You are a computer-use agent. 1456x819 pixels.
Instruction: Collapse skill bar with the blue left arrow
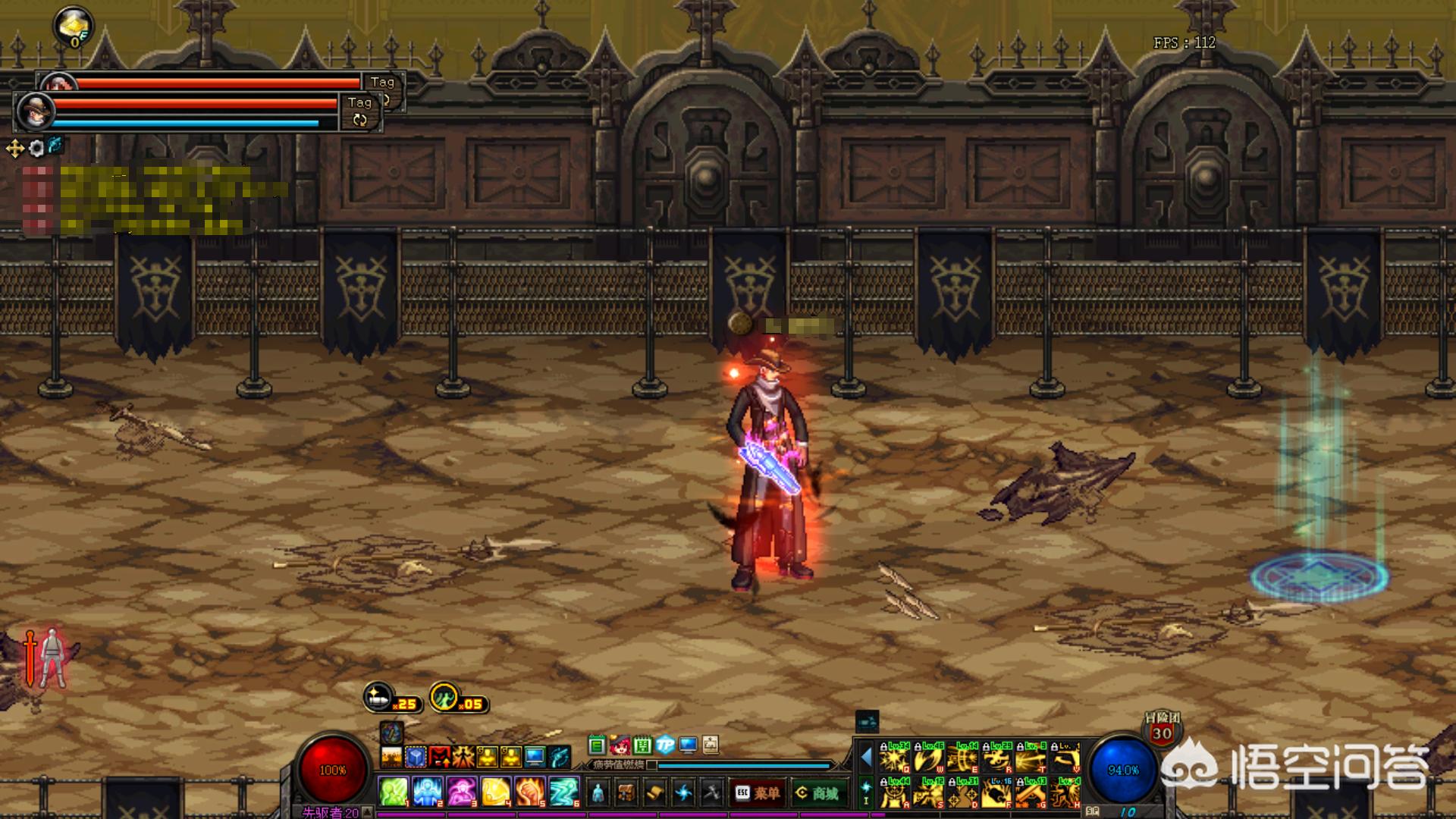click(x=866, y=757)
